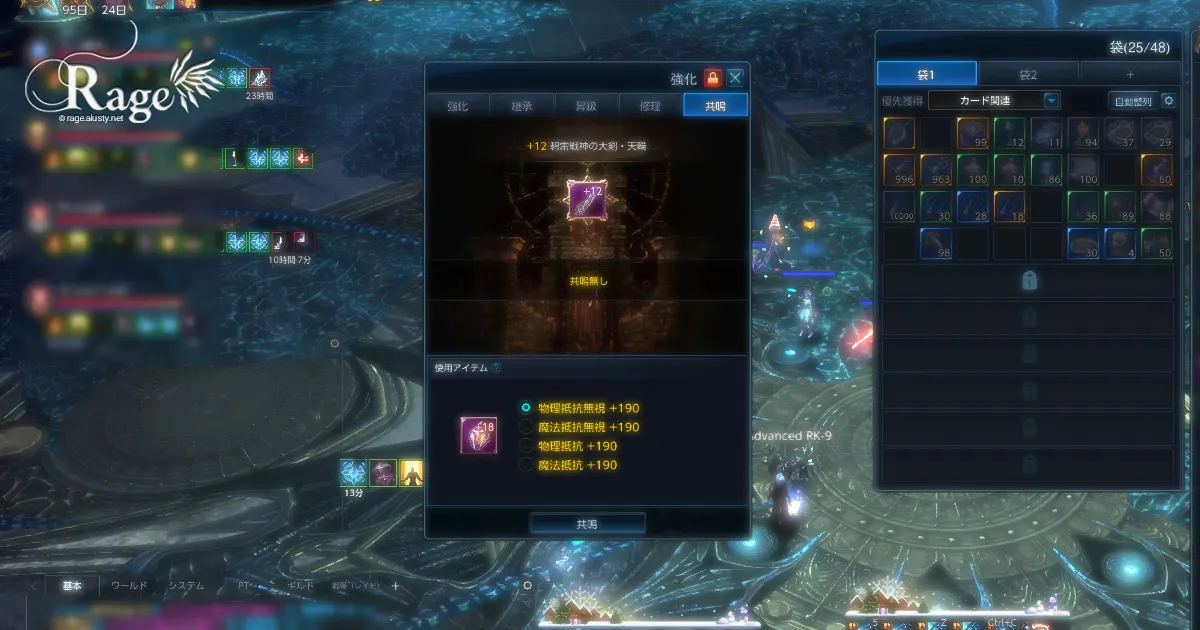Close the 強化 enhancement window
This screenshot has width=1200, height=630.
click(x=736, y=78)
